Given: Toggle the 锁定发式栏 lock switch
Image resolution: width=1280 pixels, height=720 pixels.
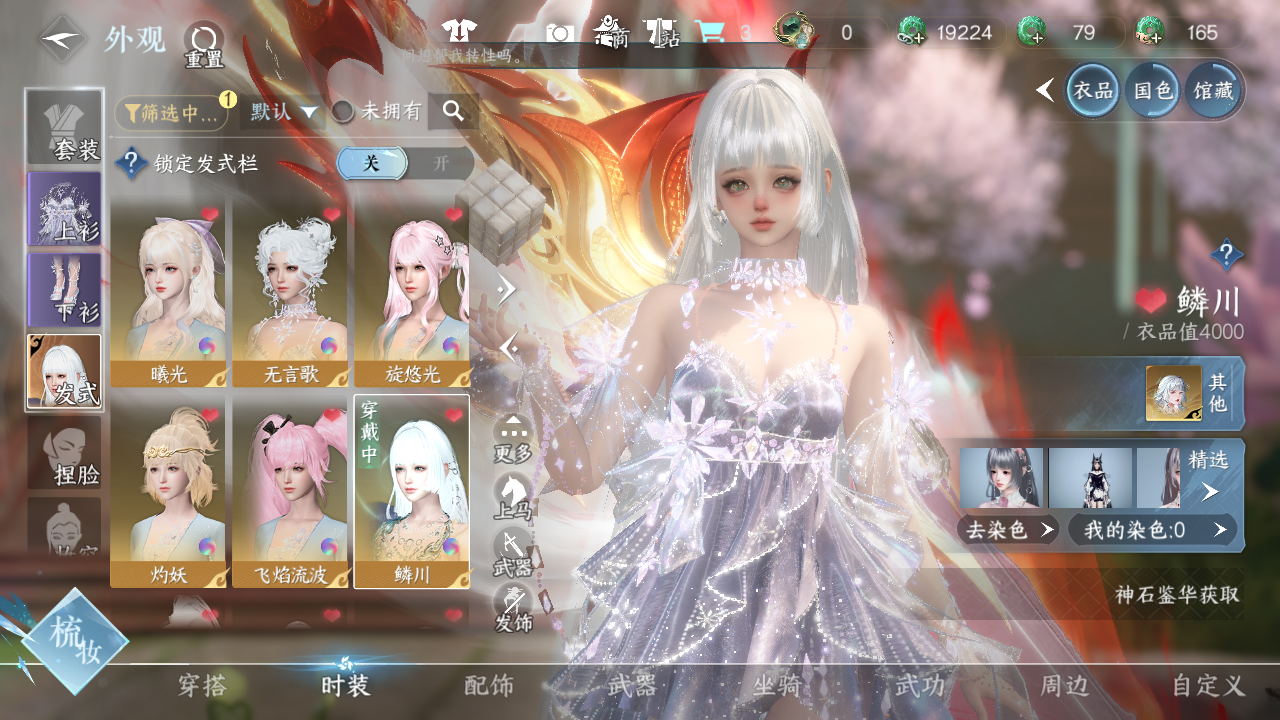Looking at the screenshot, I should point(404,163).
